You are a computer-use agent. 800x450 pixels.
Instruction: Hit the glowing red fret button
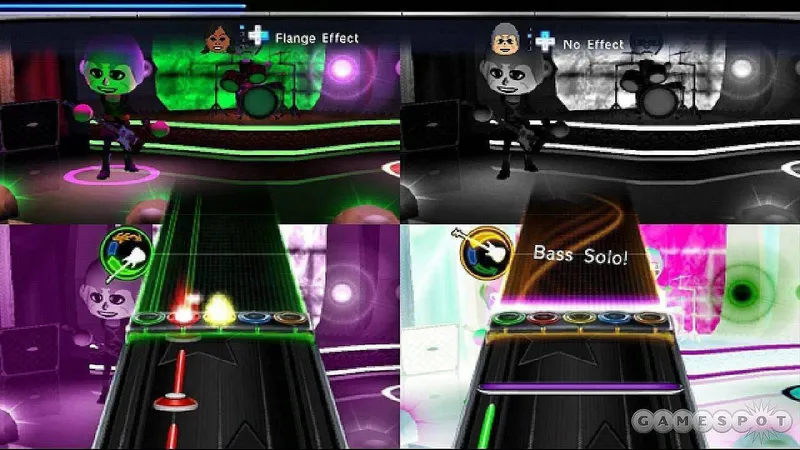tap(182, 316)
